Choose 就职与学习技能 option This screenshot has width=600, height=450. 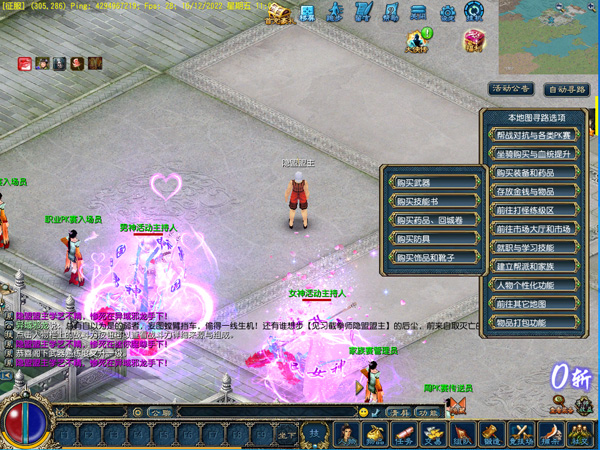coord(535,248)
